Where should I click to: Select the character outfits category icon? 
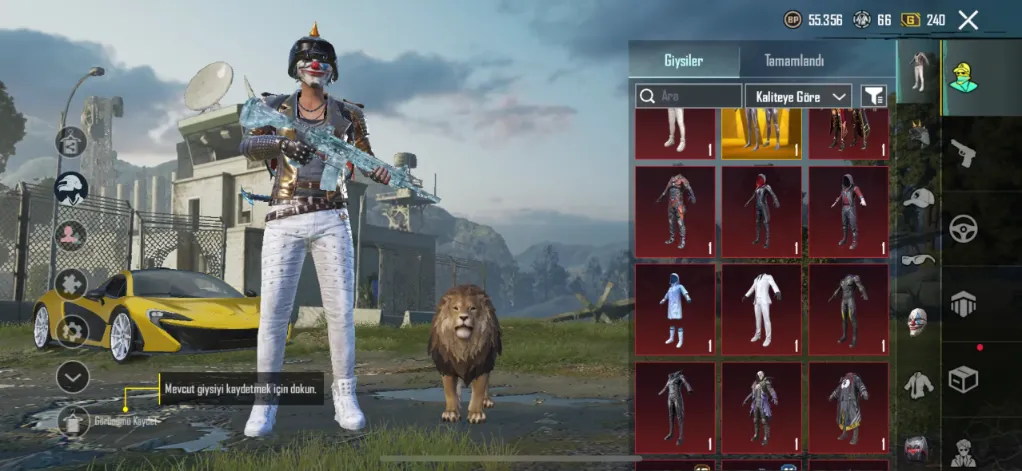[963, 73]
